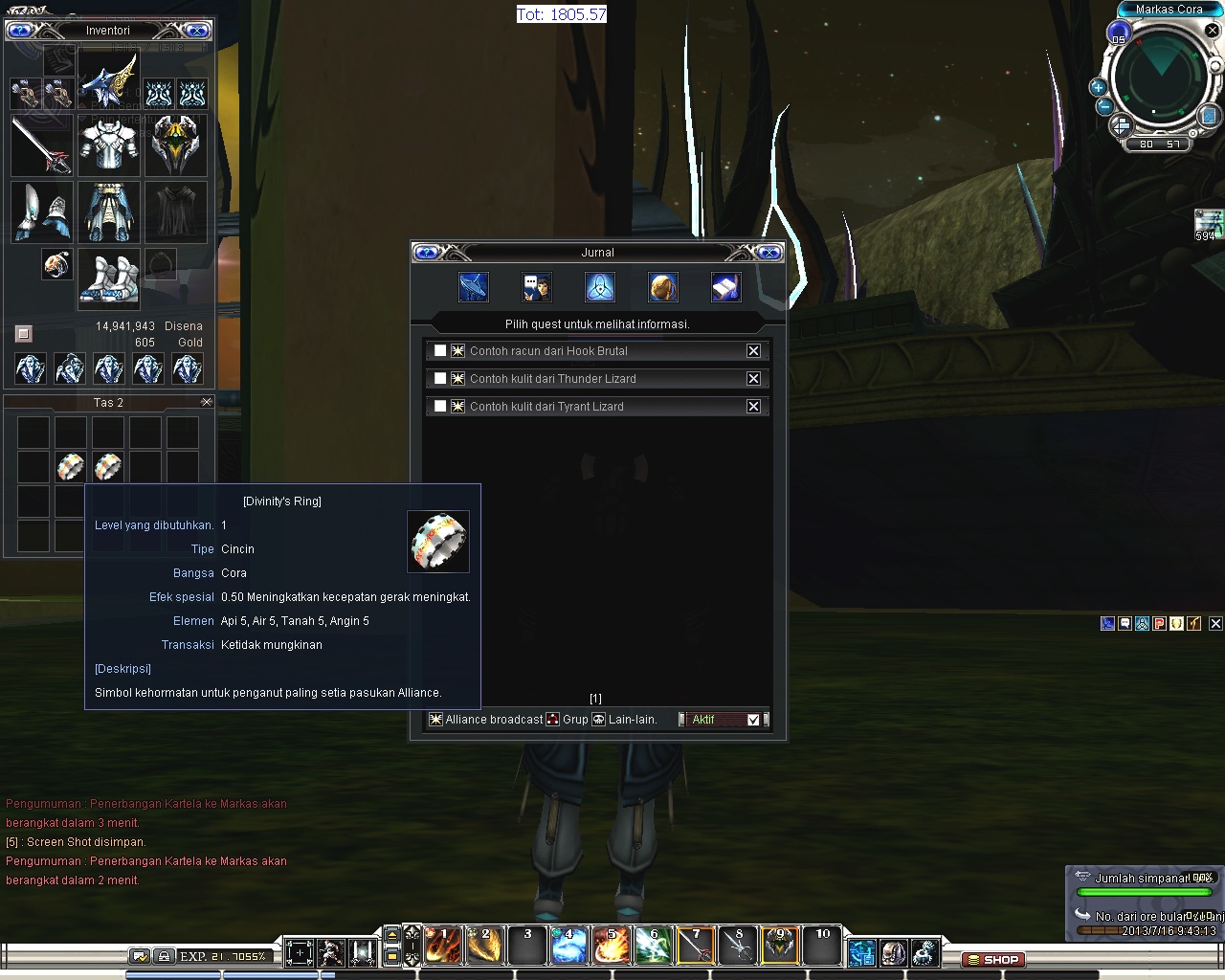Tick the checkbox for Contoh racun dari Hook Brutal
Screen dimensions: 1225x980
[x=440, y=350]
